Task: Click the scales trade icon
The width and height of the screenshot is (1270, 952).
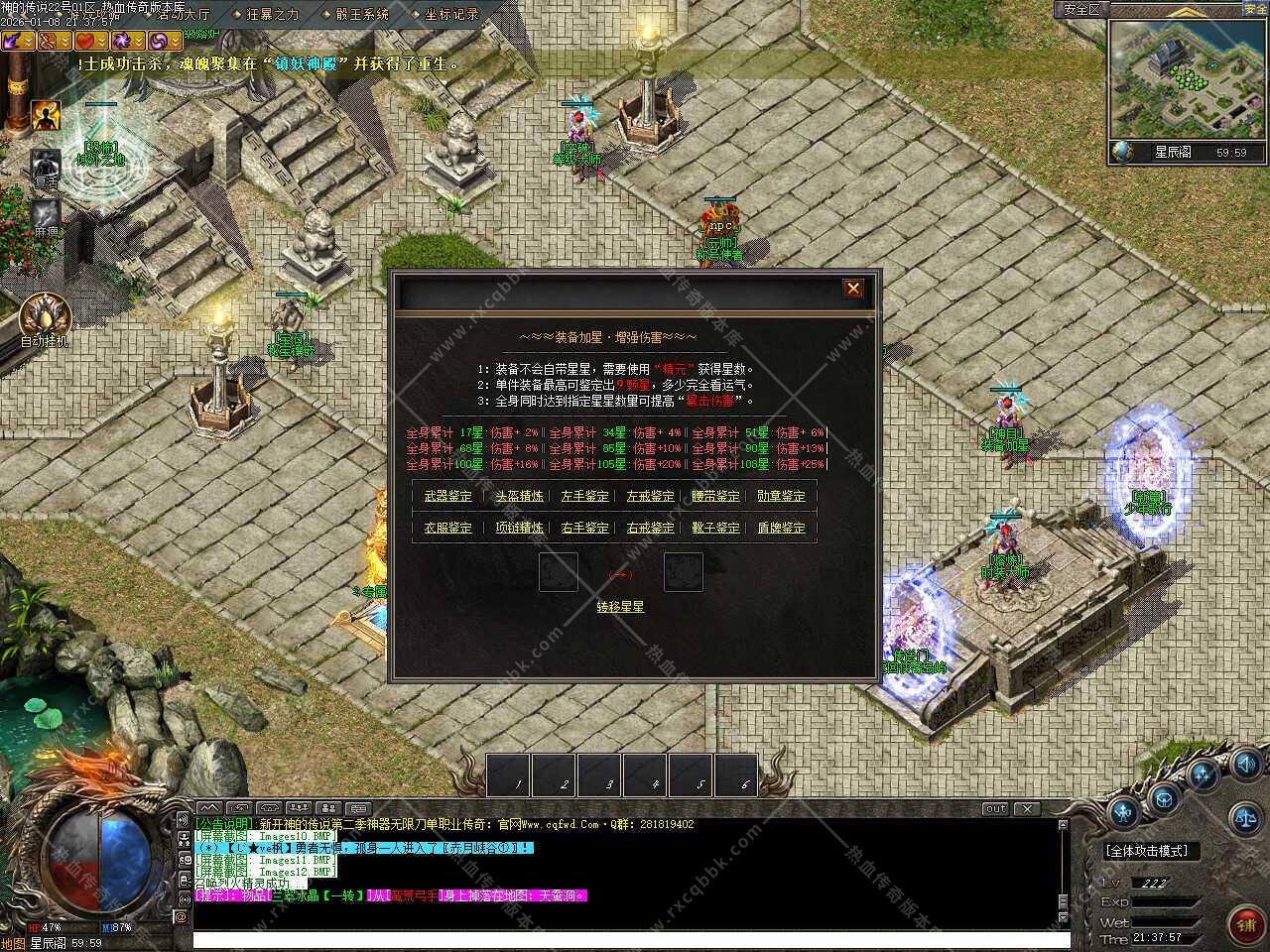Action: click(1244, 818)
